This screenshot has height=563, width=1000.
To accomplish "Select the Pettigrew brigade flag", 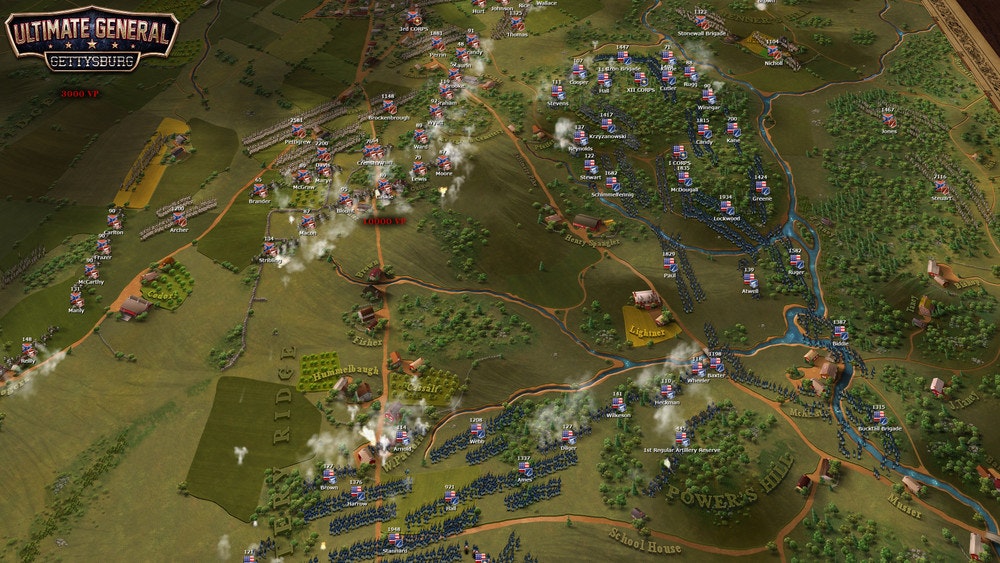I will (296, 131).
